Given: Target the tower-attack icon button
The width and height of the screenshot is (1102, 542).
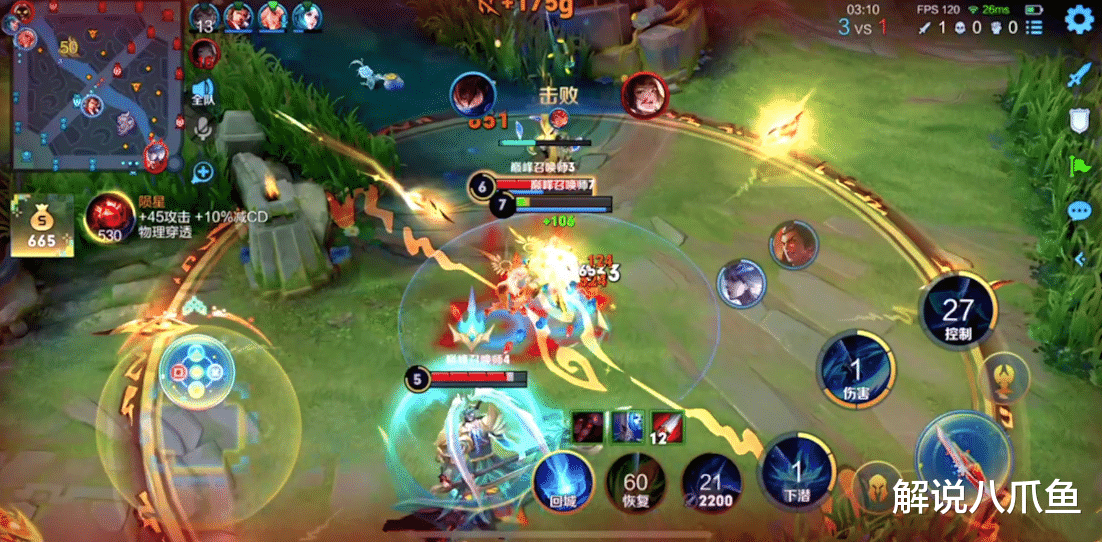Looking at the screenshot, I should (1001, 378).
